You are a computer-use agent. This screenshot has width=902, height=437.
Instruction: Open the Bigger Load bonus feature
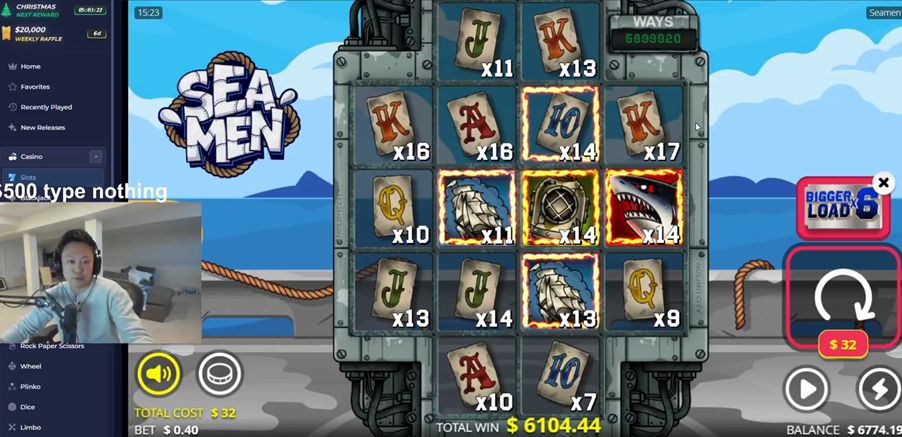click(x=840, y=207)
